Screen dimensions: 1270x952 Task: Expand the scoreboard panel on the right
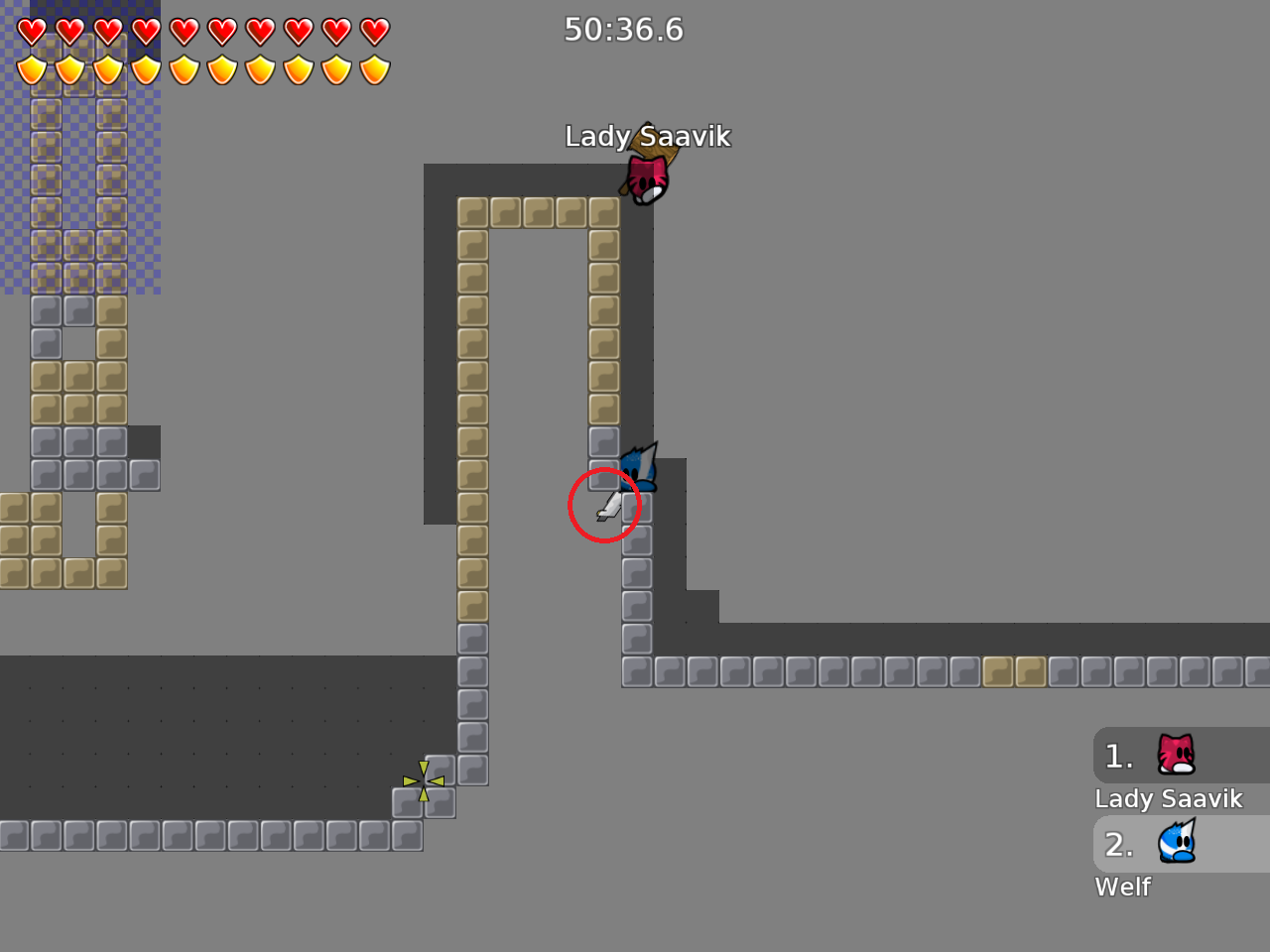[1181, 813]
